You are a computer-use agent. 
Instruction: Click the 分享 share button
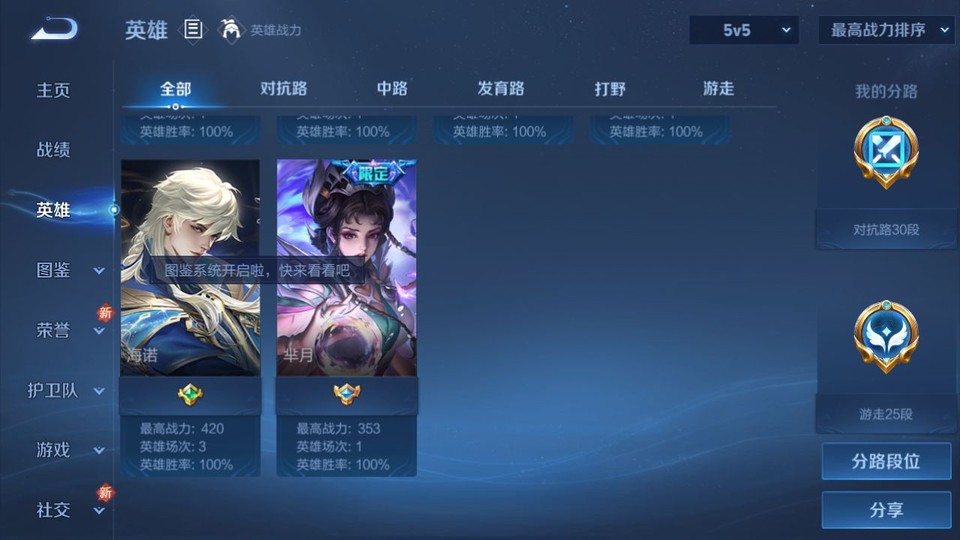click(x=886, y=510)
